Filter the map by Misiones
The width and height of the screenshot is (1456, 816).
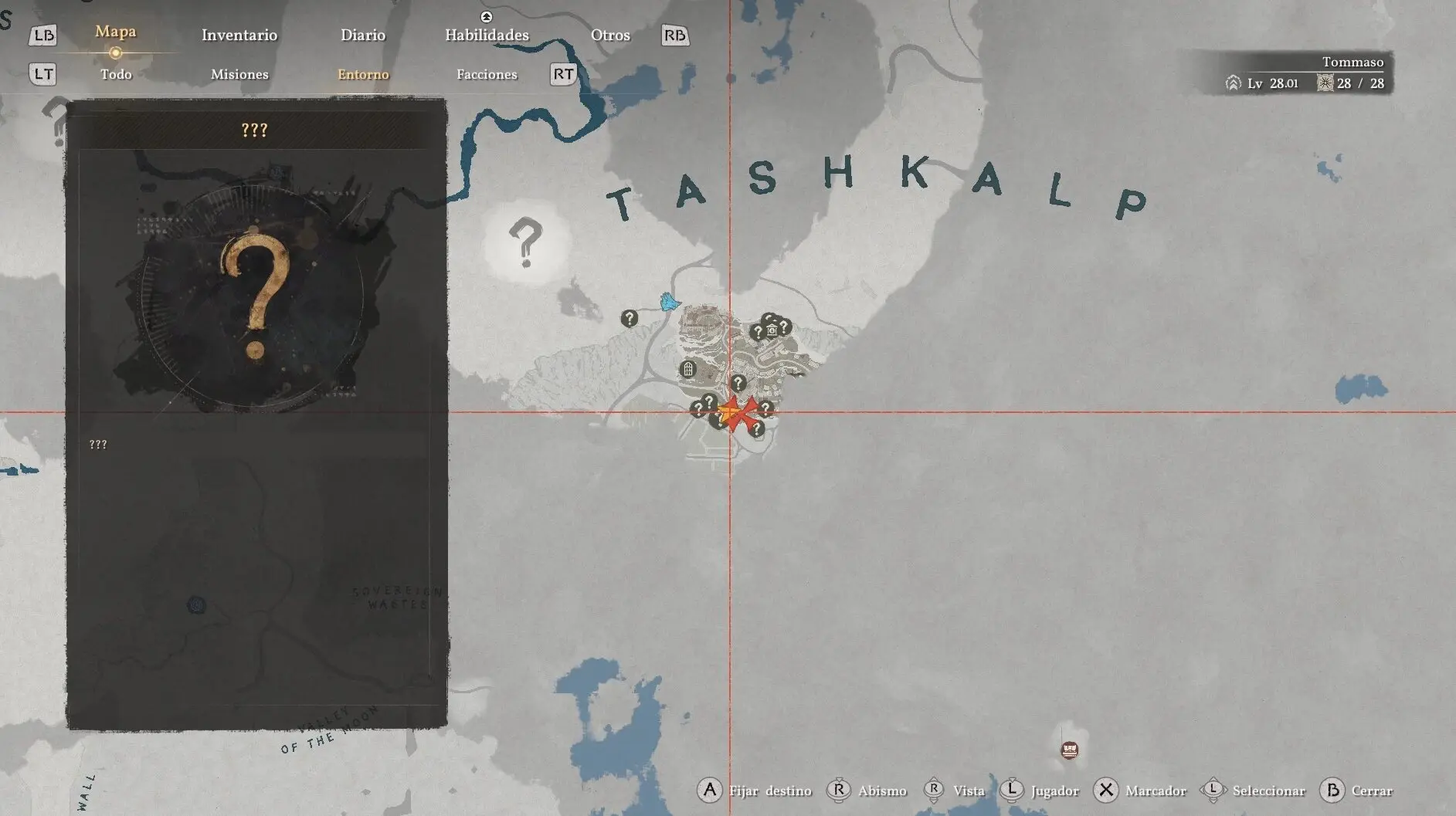pos(239,74)
